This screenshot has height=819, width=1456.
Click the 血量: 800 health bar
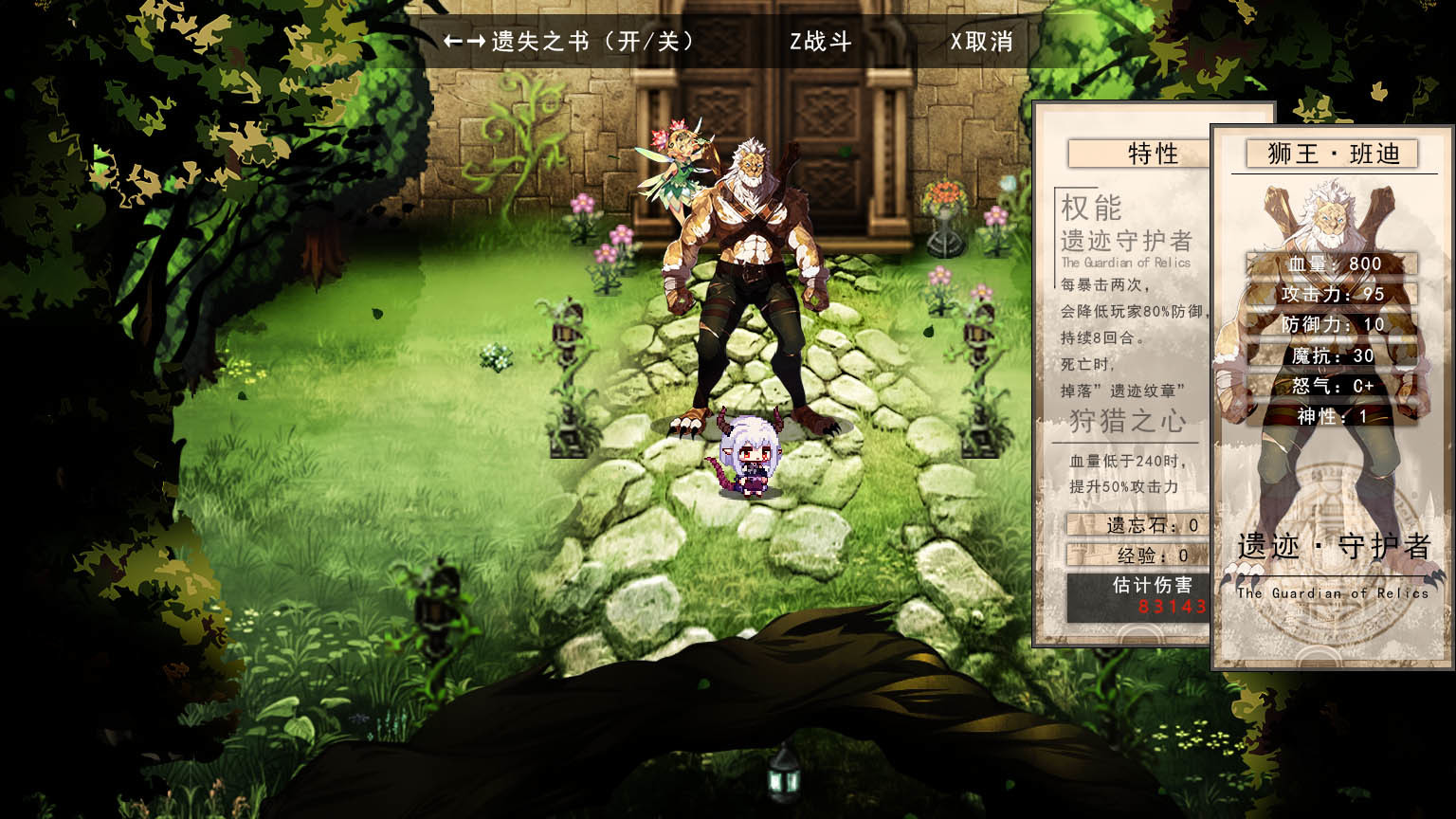click(1332, 264)
